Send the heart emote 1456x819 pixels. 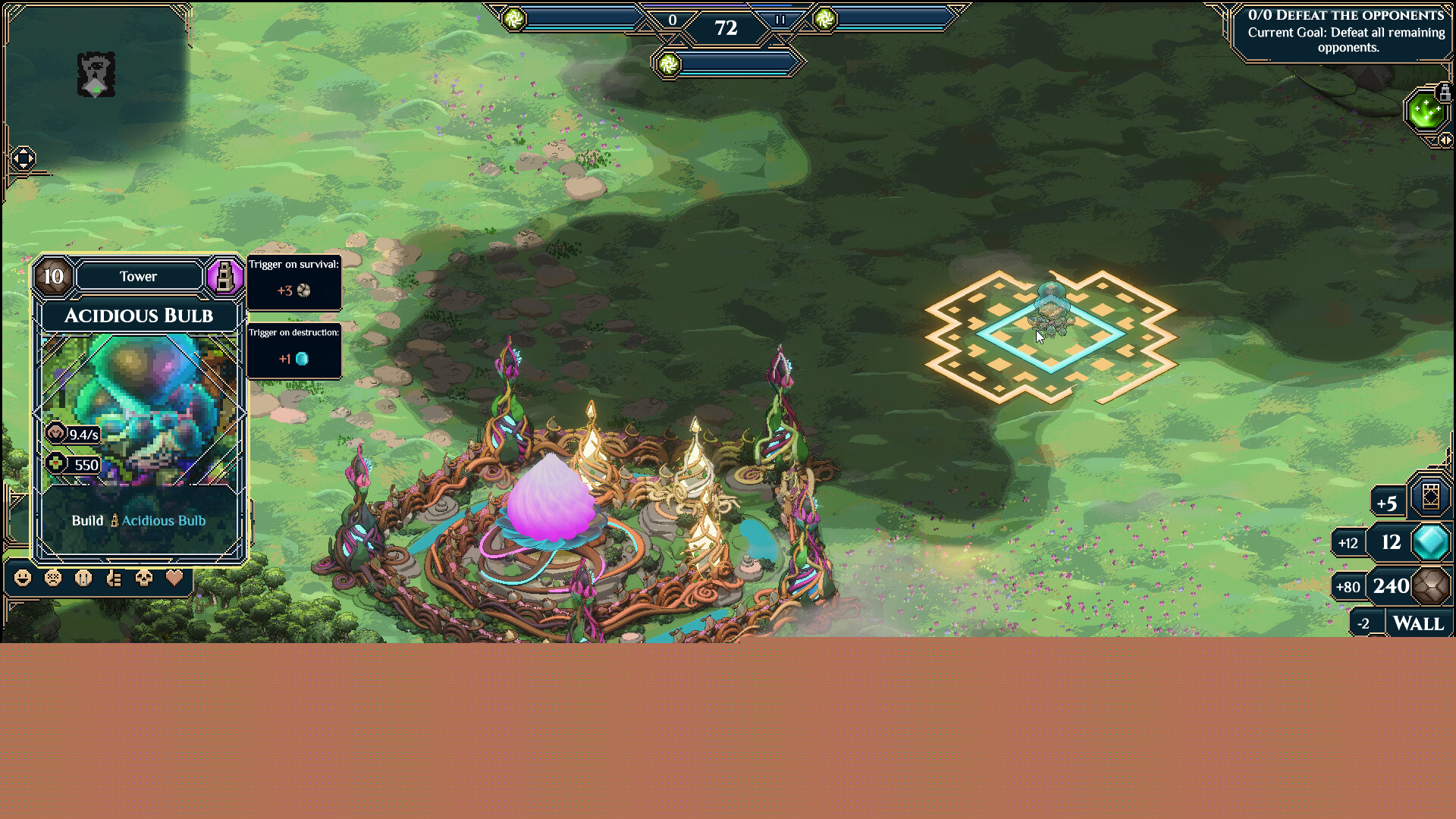[174, 579]
